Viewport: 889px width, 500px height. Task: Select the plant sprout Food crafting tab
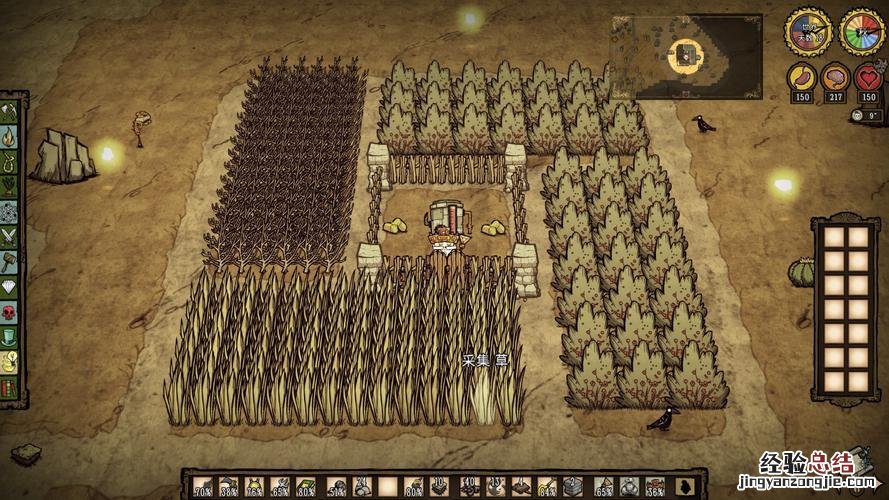(x=11, y=185)
